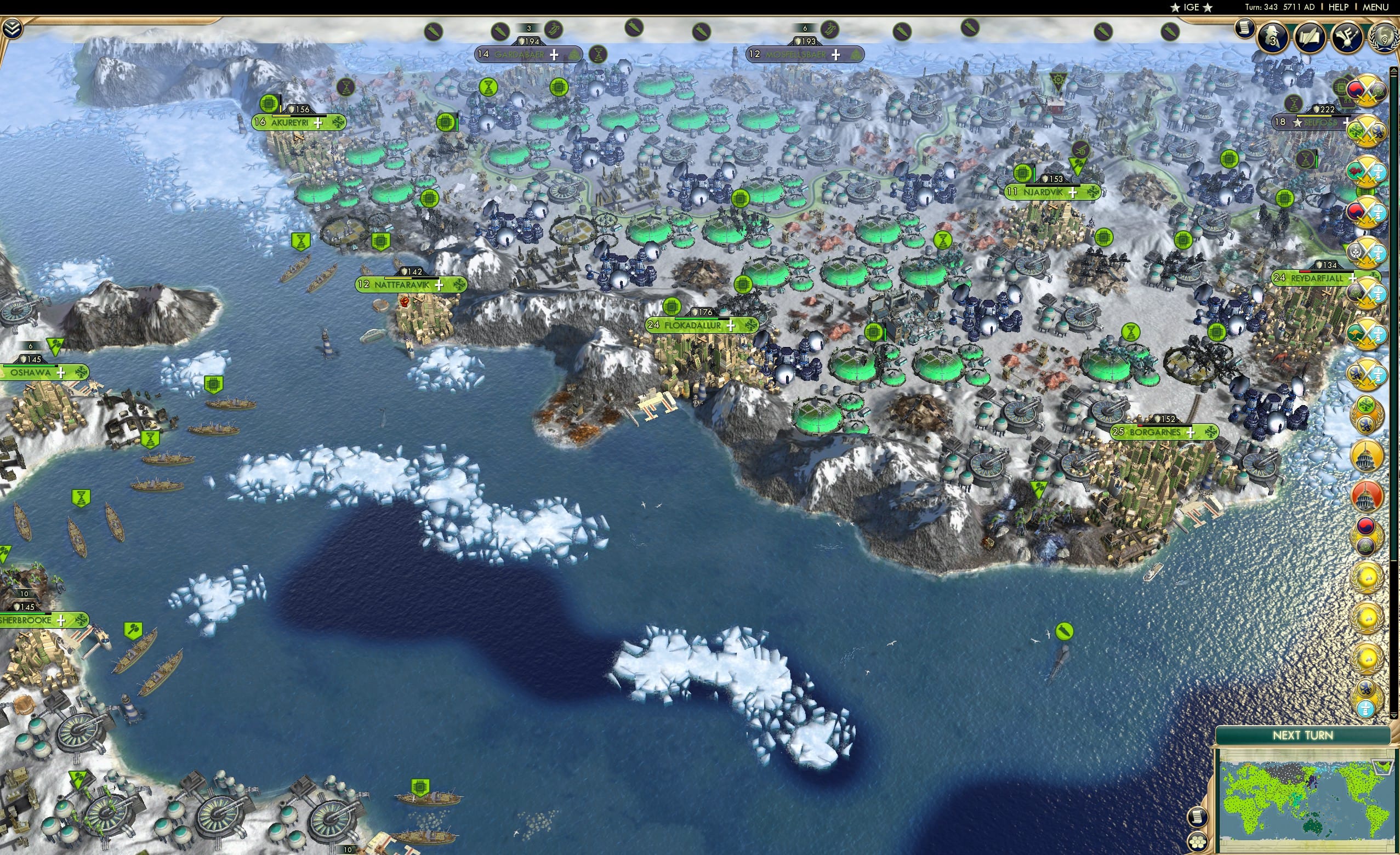This screenshot has height=855, width=1400.
Task: Click the Turn 343 counter text
Action: [1261, 7]
